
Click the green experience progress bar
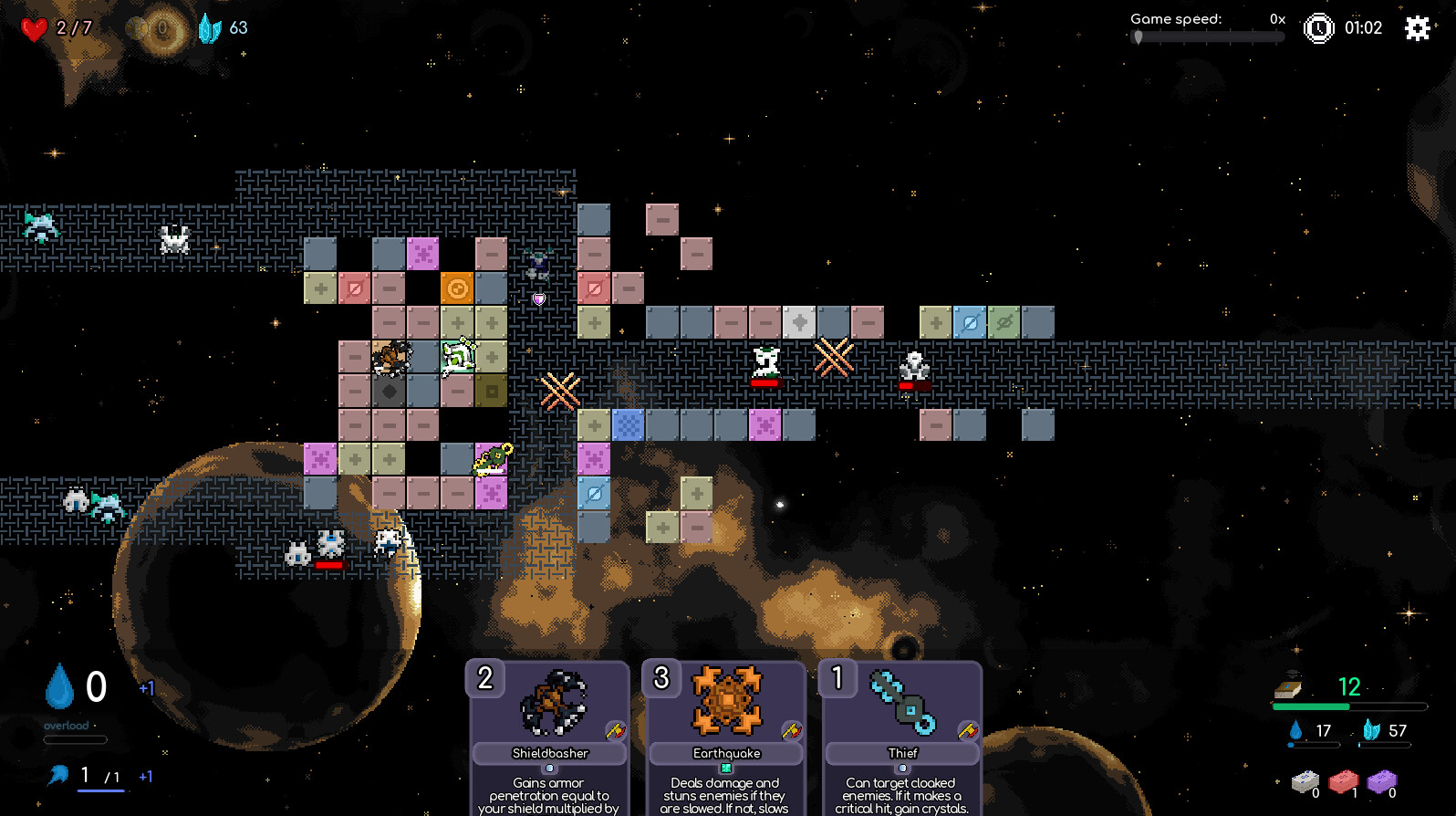coord(1312,706)
